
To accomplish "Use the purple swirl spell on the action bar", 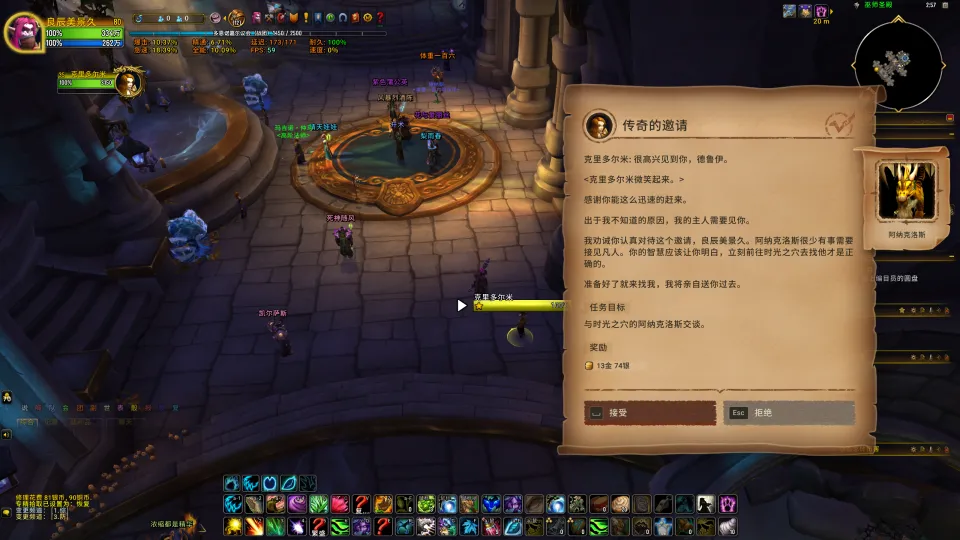I will coord(297,503).
